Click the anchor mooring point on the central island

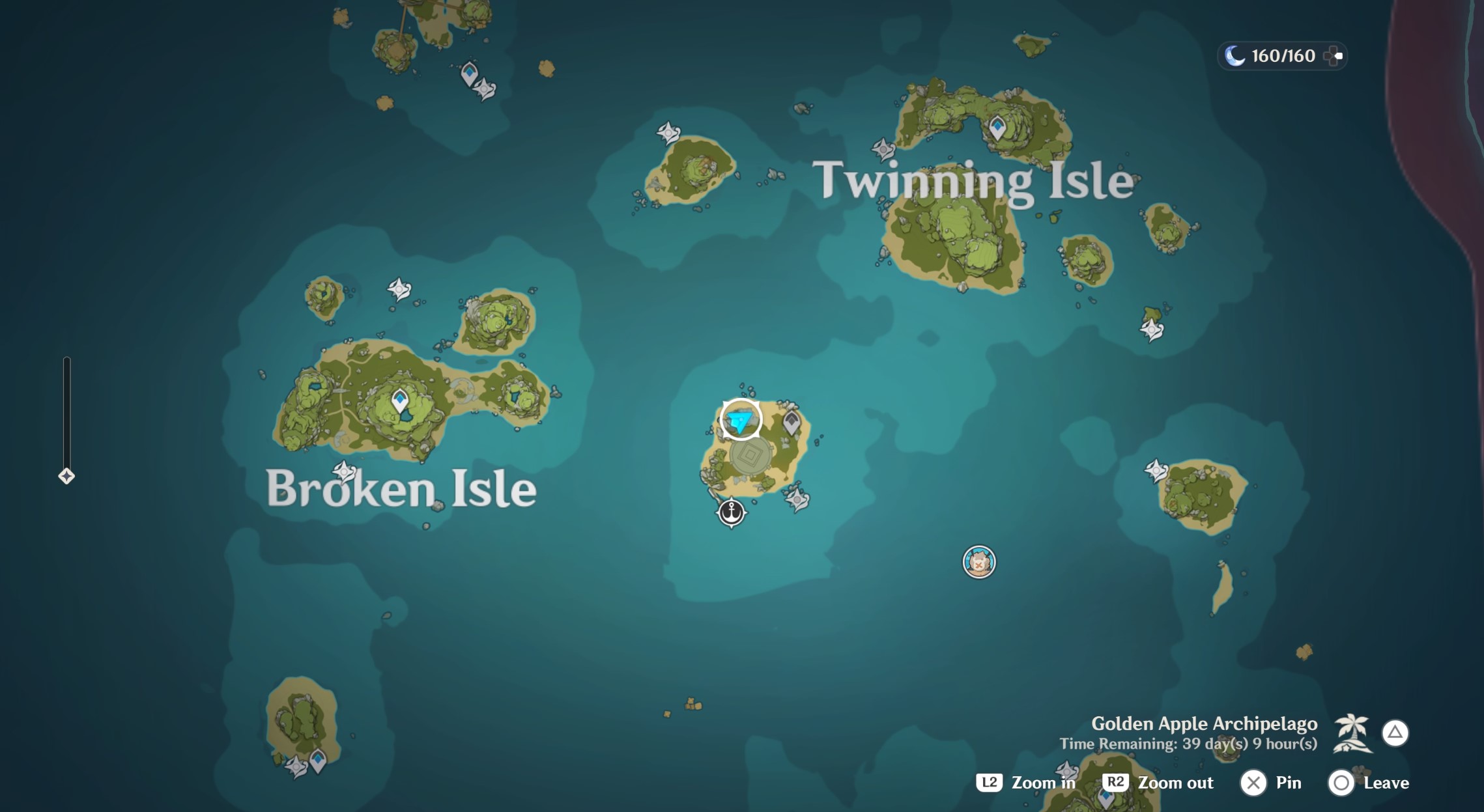tap(732, 512)
